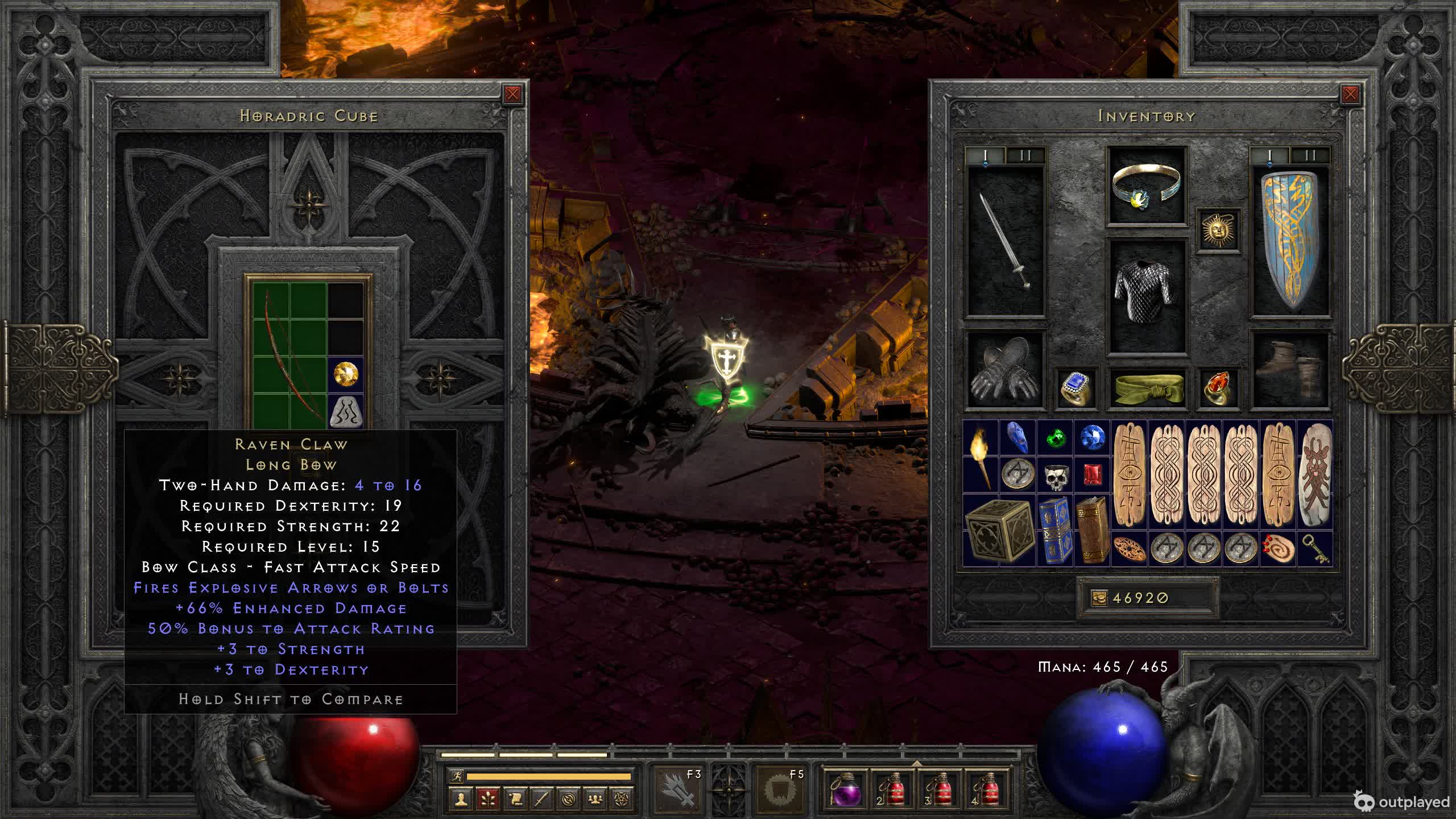Select the sun-face amulet slot

point(1218,230)
